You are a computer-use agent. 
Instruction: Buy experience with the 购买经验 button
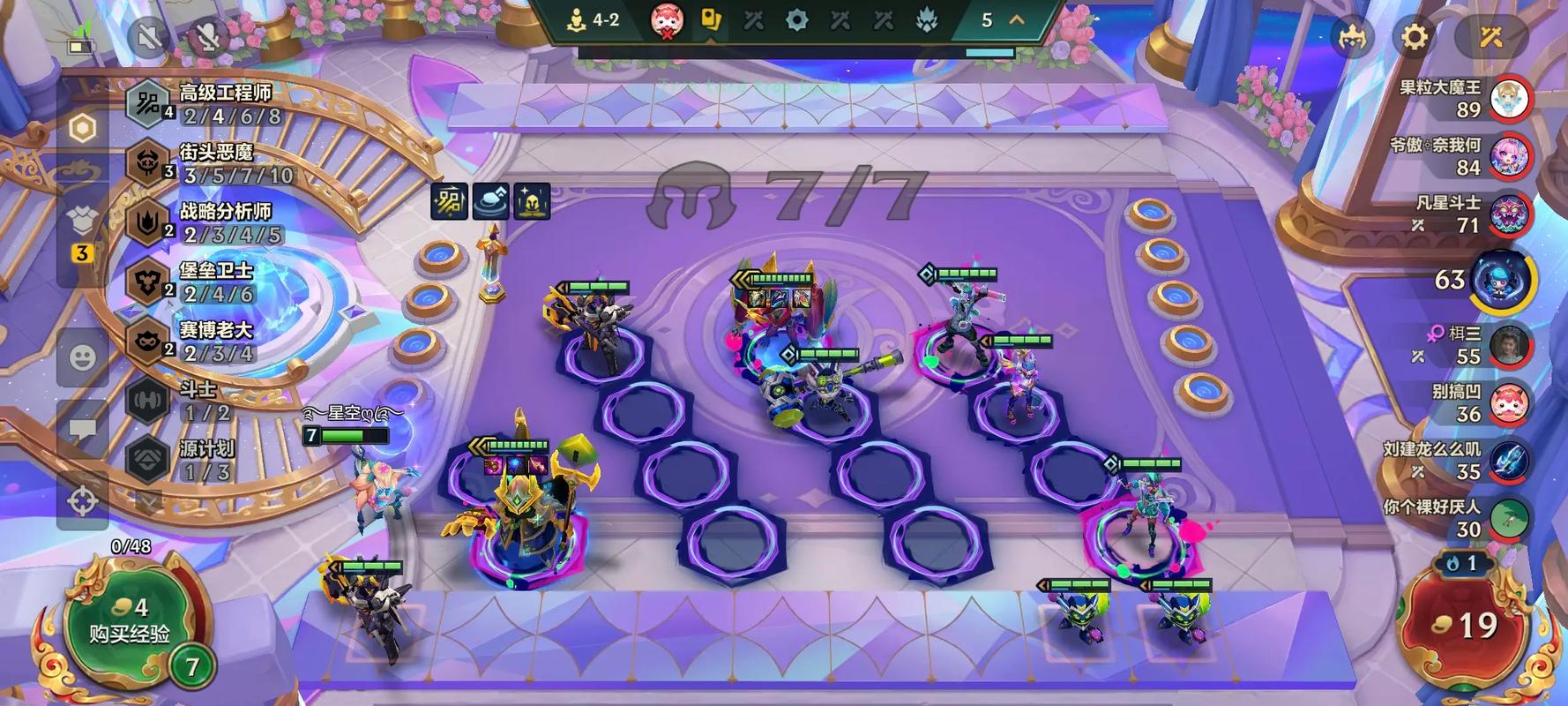tap(129, 622)
